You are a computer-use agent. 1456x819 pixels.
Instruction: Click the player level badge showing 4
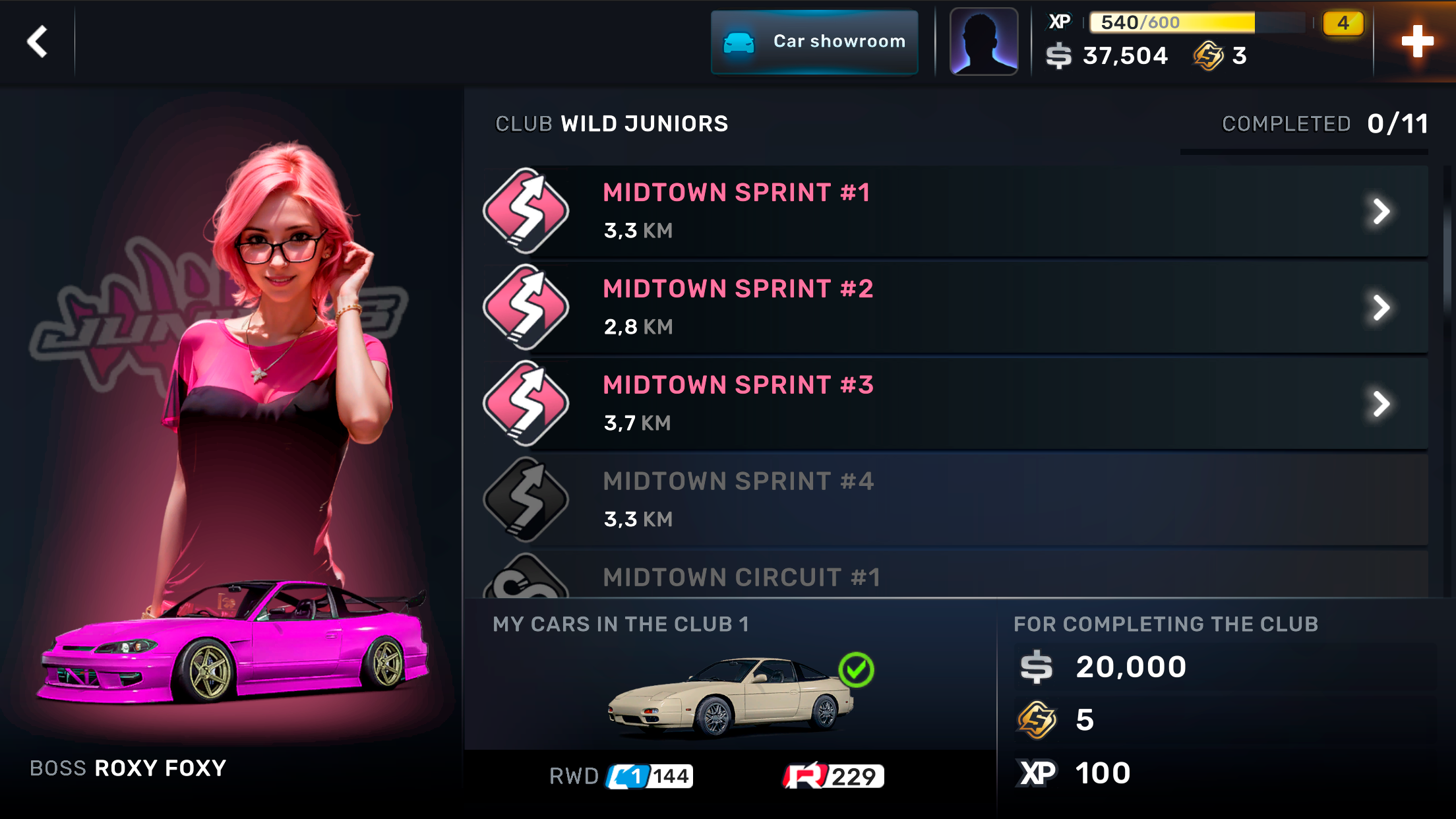1343,22
